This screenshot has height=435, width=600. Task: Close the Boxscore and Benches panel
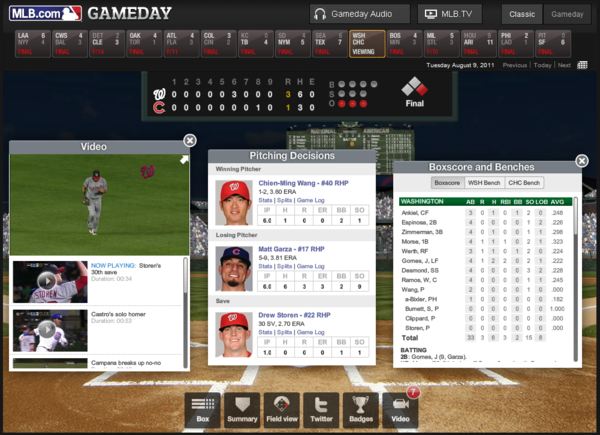[x=582, y=160]
